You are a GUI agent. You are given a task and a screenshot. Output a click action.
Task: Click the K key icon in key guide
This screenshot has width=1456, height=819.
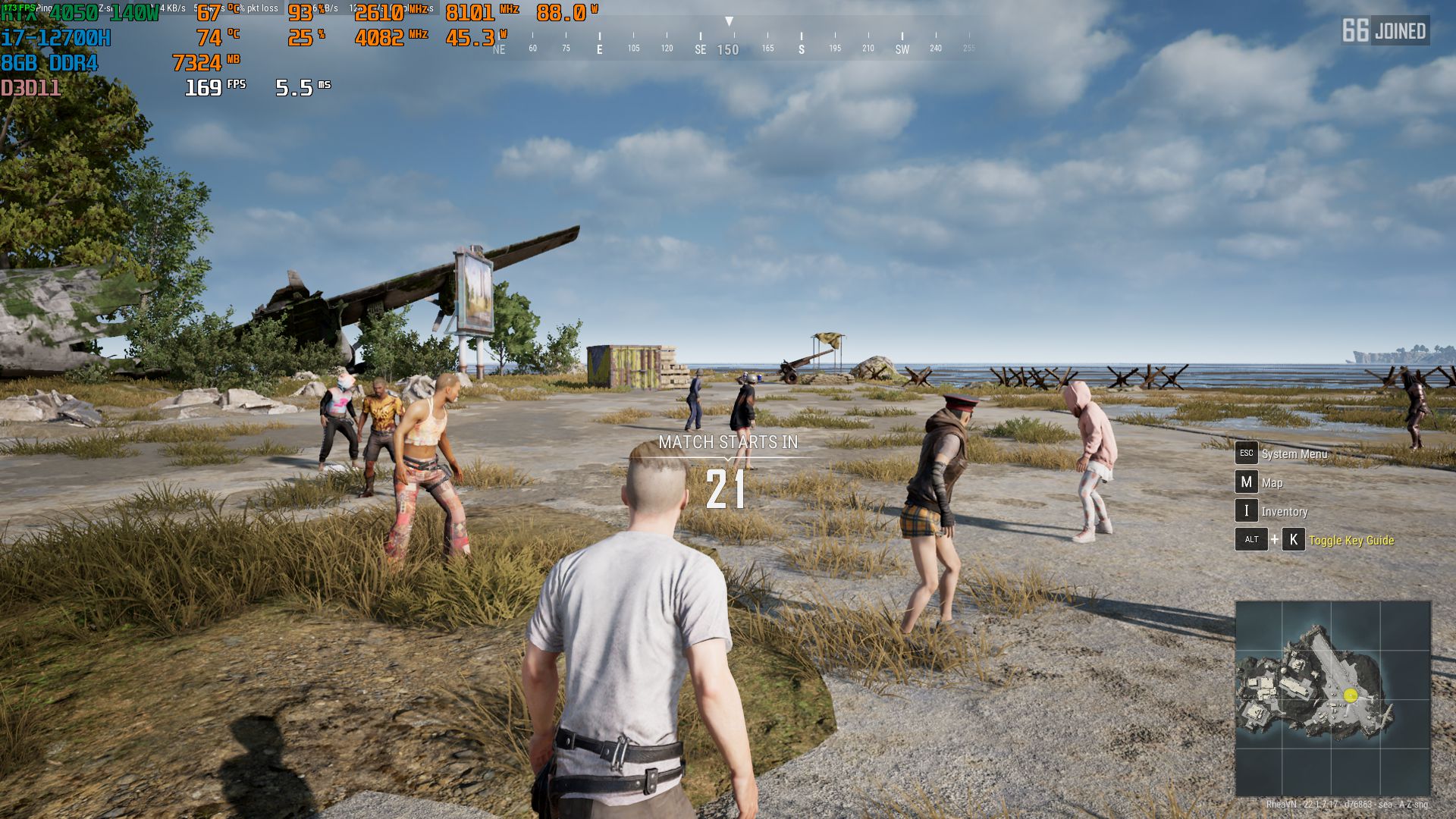click(1293, 541)
